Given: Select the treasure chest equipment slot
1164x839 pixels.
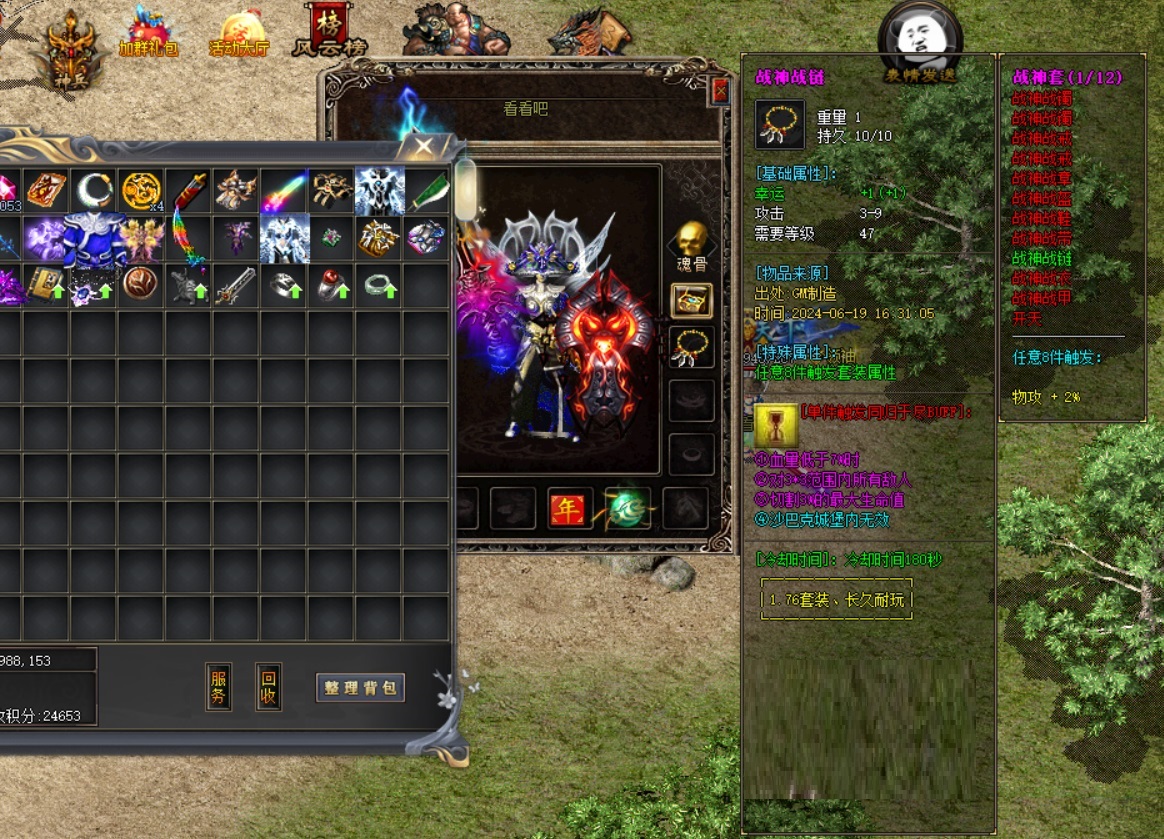Looking at the screenshot, I should tap(691, 299).
